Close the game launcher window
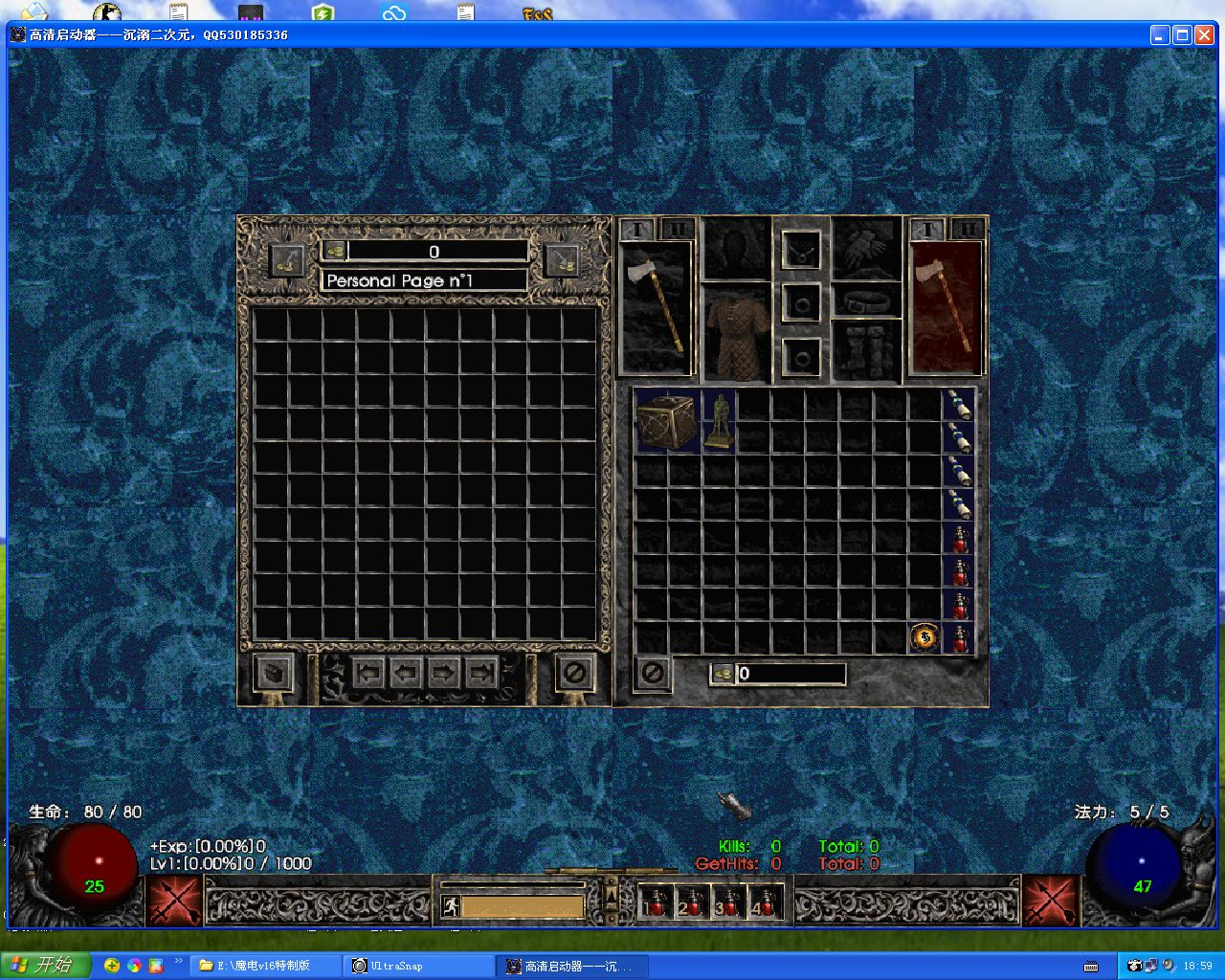This screenshot has height=980, width=1225. point(1204,35)
